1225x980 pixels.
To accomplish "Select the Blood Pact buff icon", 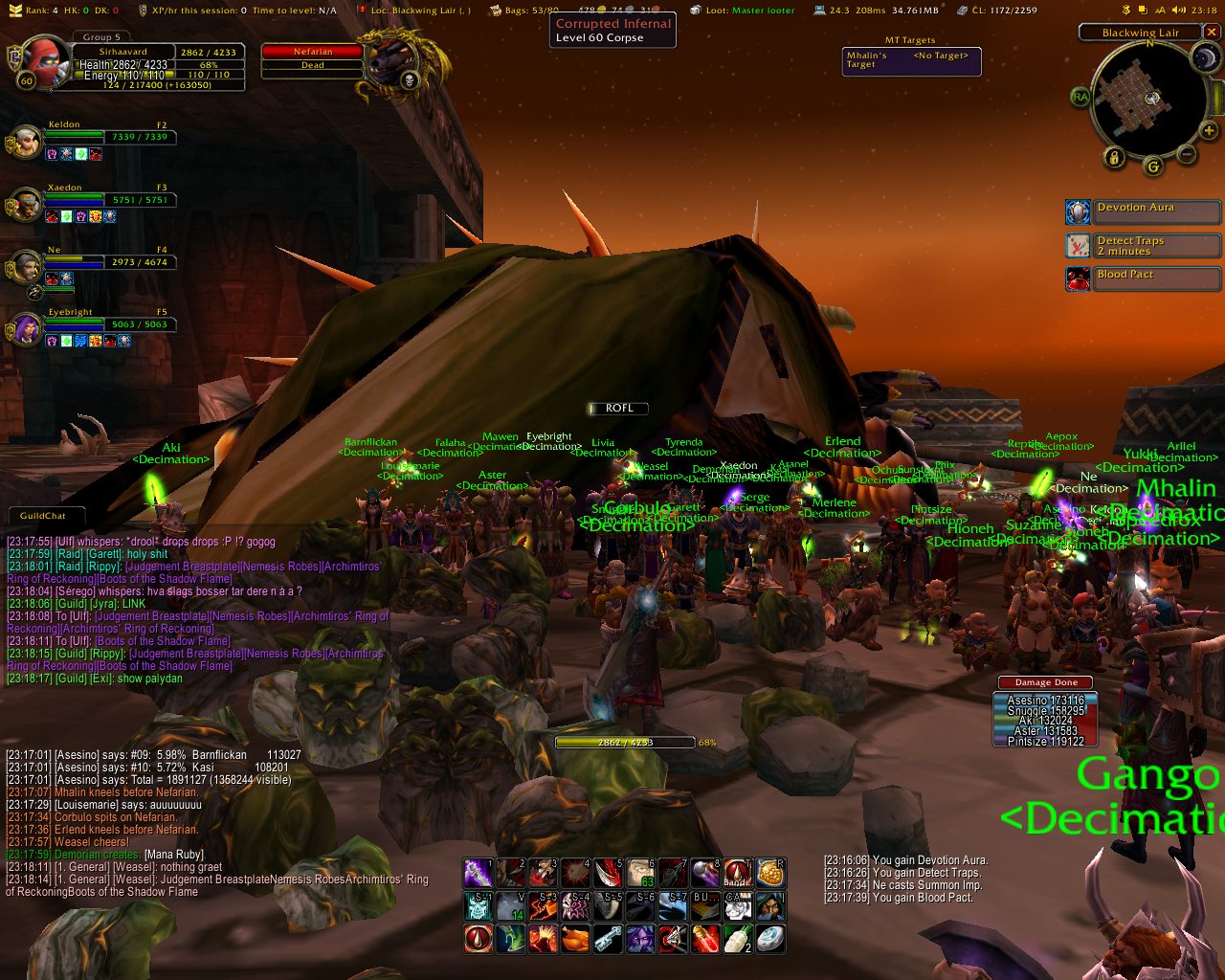I will point(1079,278).
